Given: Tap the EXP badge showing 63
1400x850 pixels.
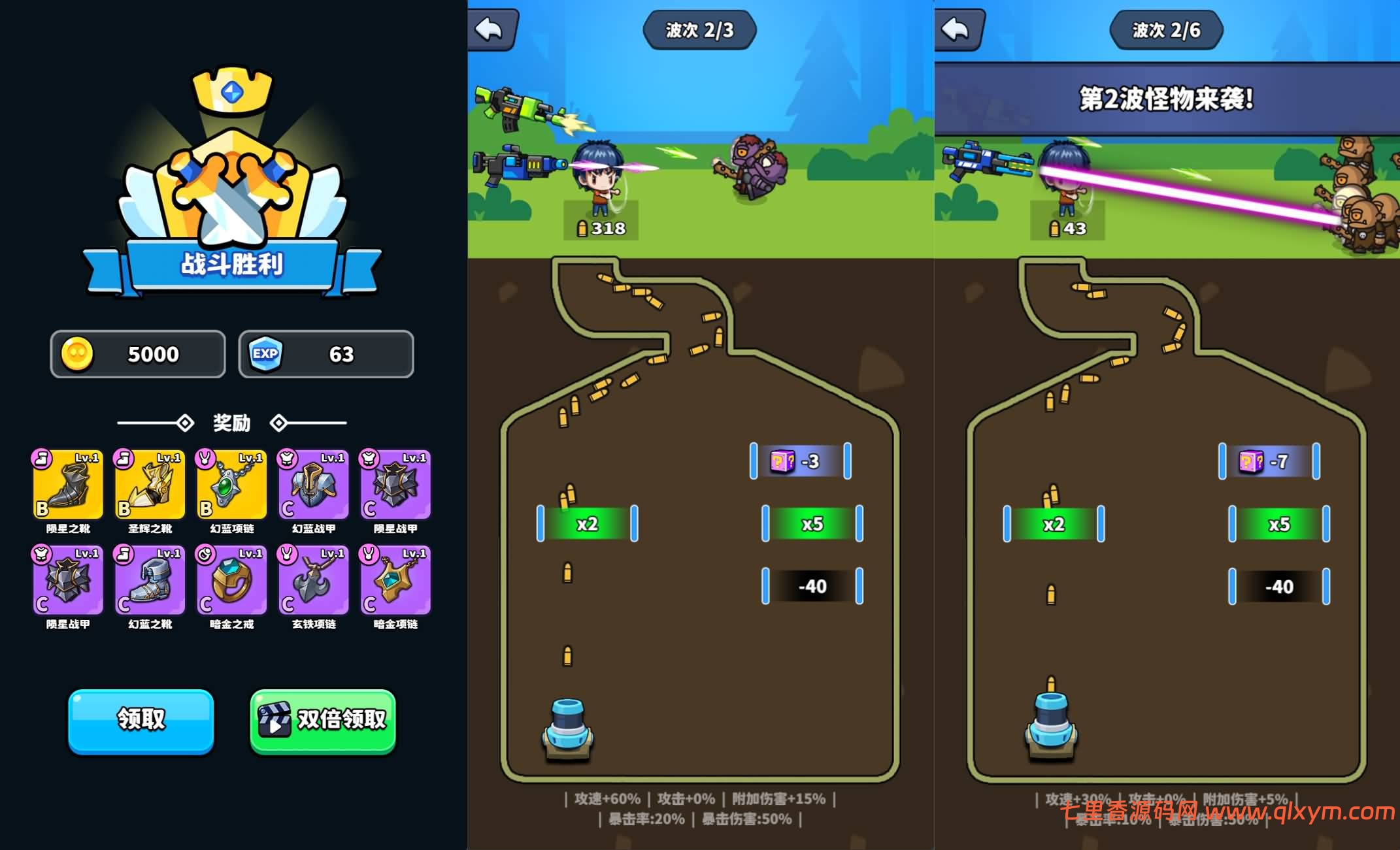Looking at the screenshot, I should 264,354.
